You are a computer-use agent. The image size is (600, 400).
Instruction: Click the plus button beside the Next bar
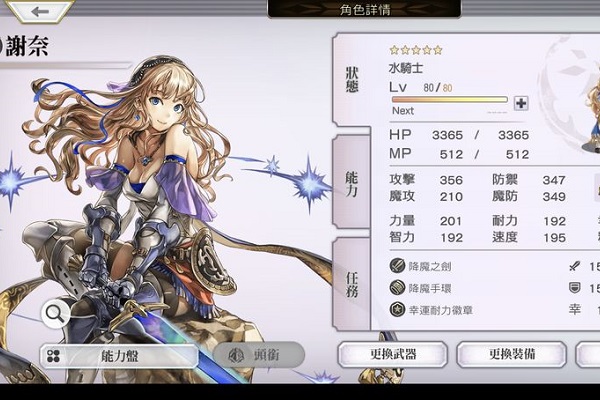(x=520, y=103)
